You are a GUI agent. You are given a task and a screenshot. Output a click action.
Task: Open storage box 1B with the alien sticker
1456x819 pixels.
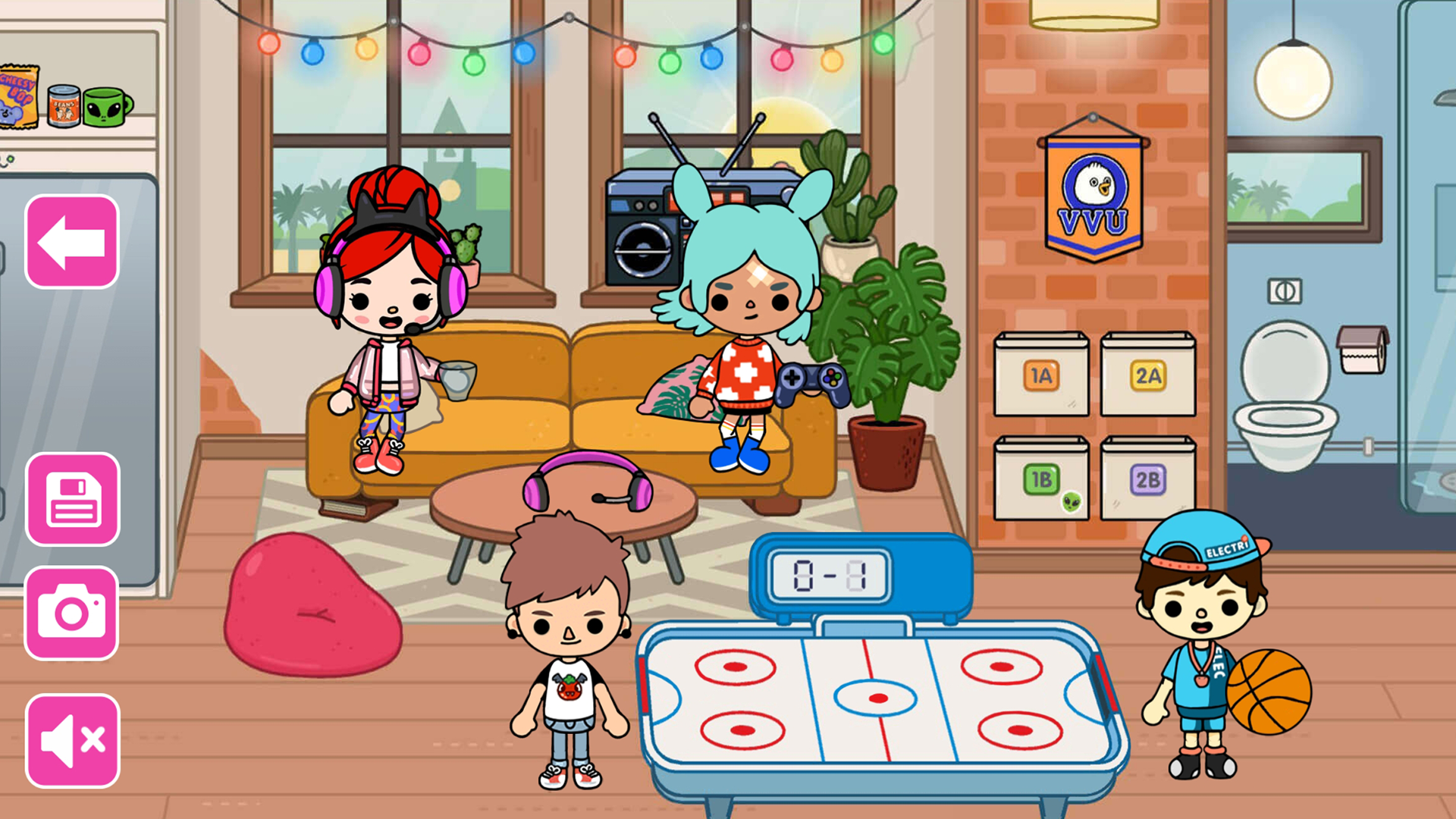(1040, 479)
